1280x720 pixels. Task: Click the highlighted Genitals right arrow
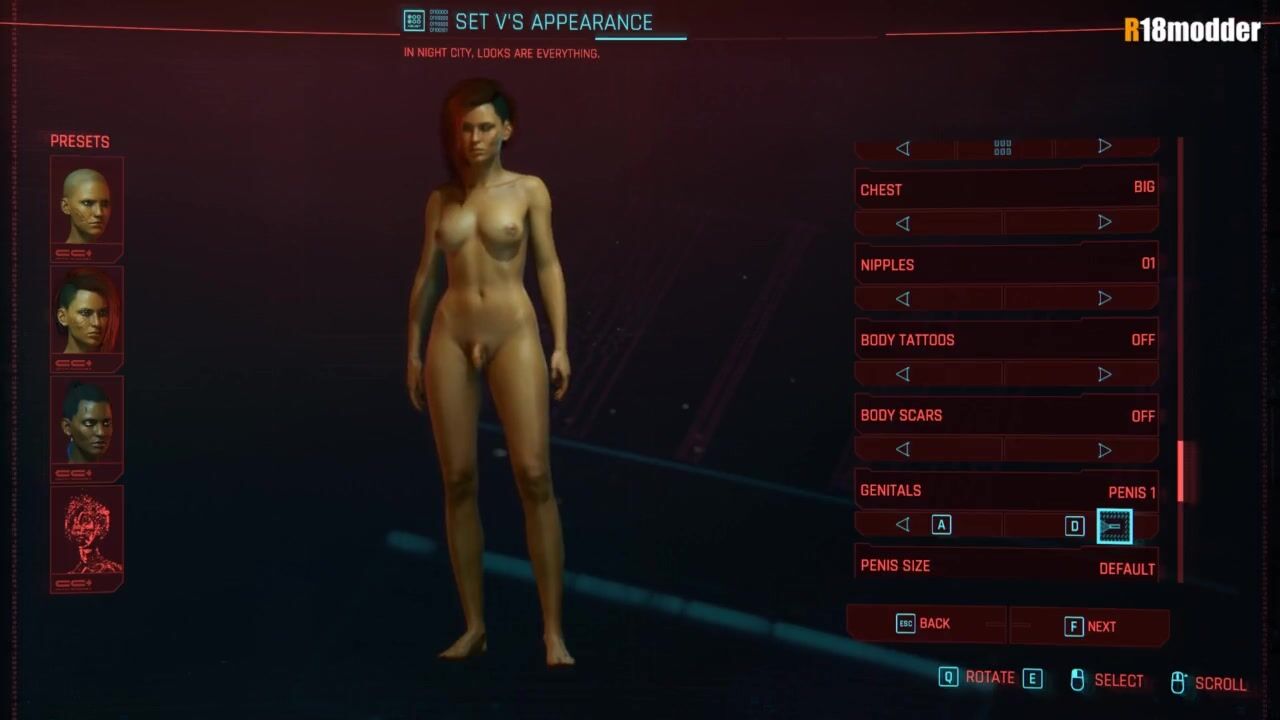(x=1114, y=526)
